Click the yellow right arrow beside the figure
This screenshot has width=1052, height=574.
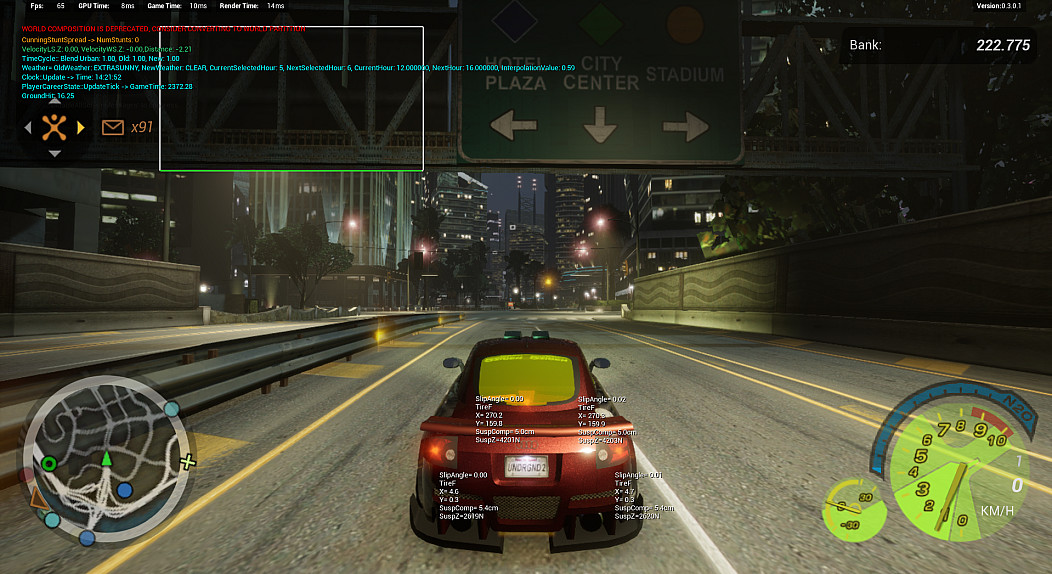80,127
